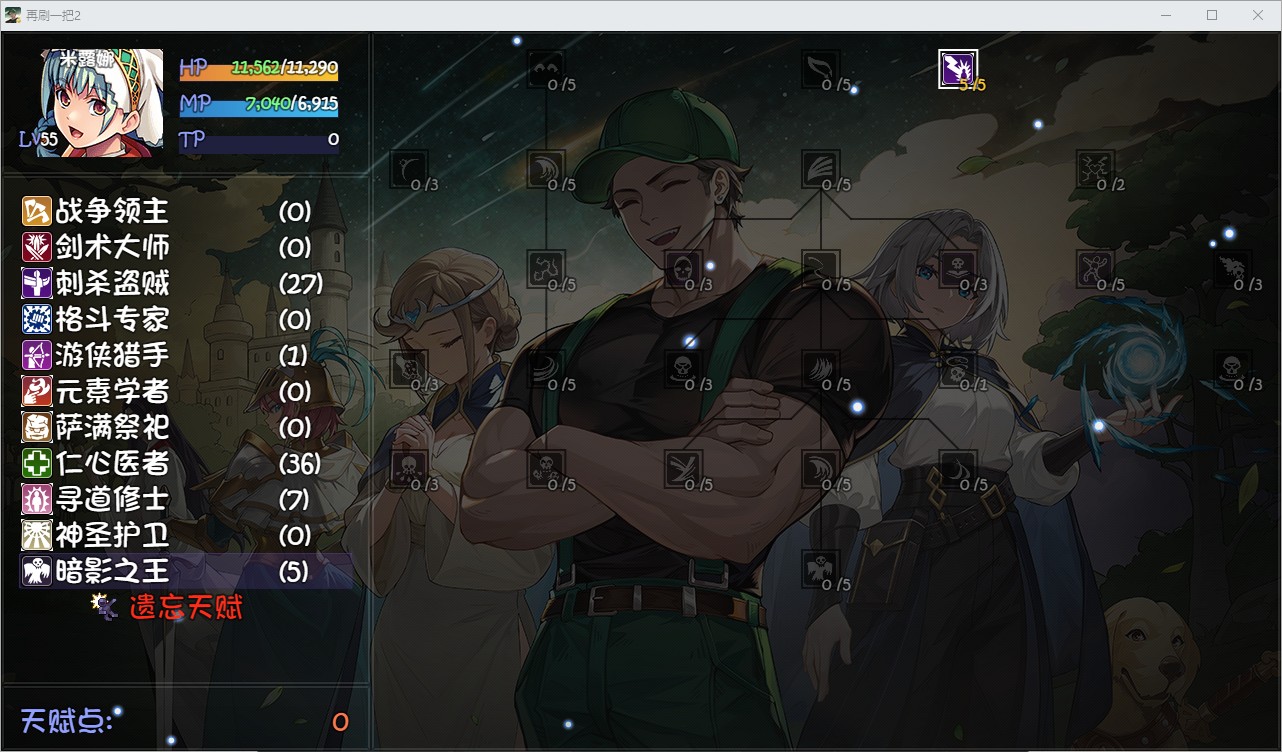Select the 战争领主 talent class
Screen dimensions: 1282x752
tap(112, 211)
